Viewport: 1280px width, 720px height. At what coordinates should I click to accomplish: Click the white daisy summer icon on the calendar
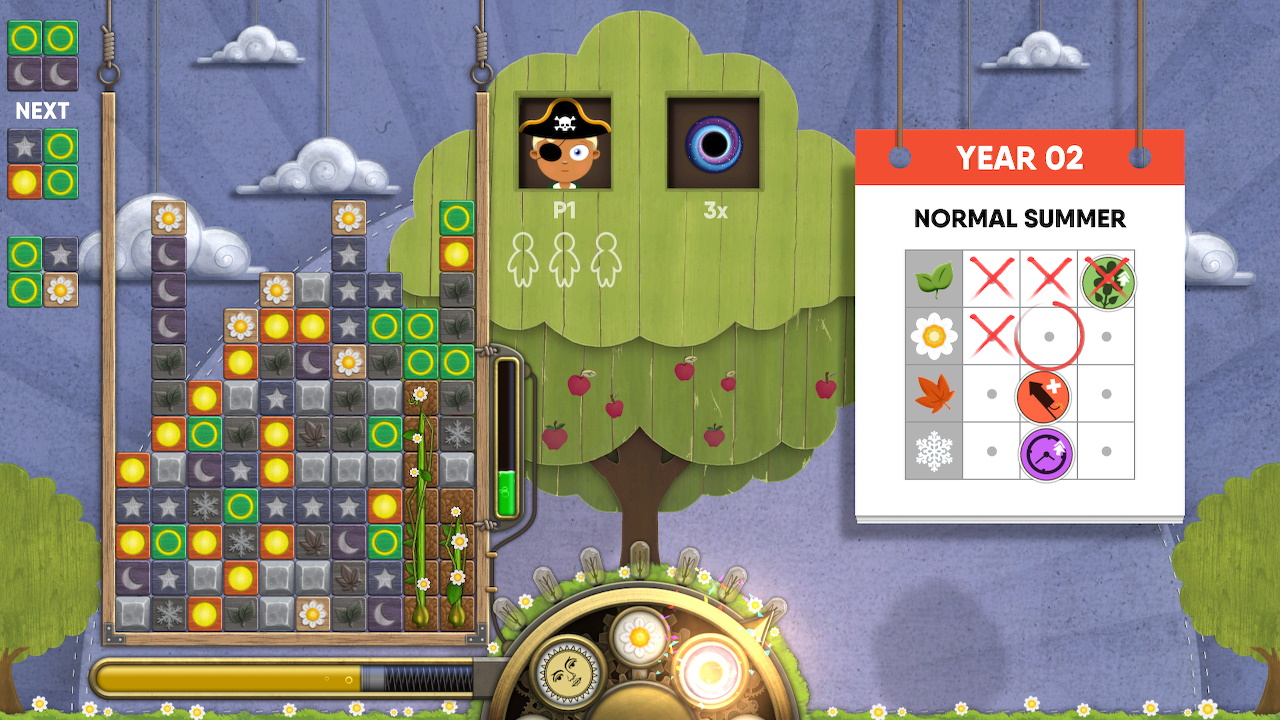point(933,337)
